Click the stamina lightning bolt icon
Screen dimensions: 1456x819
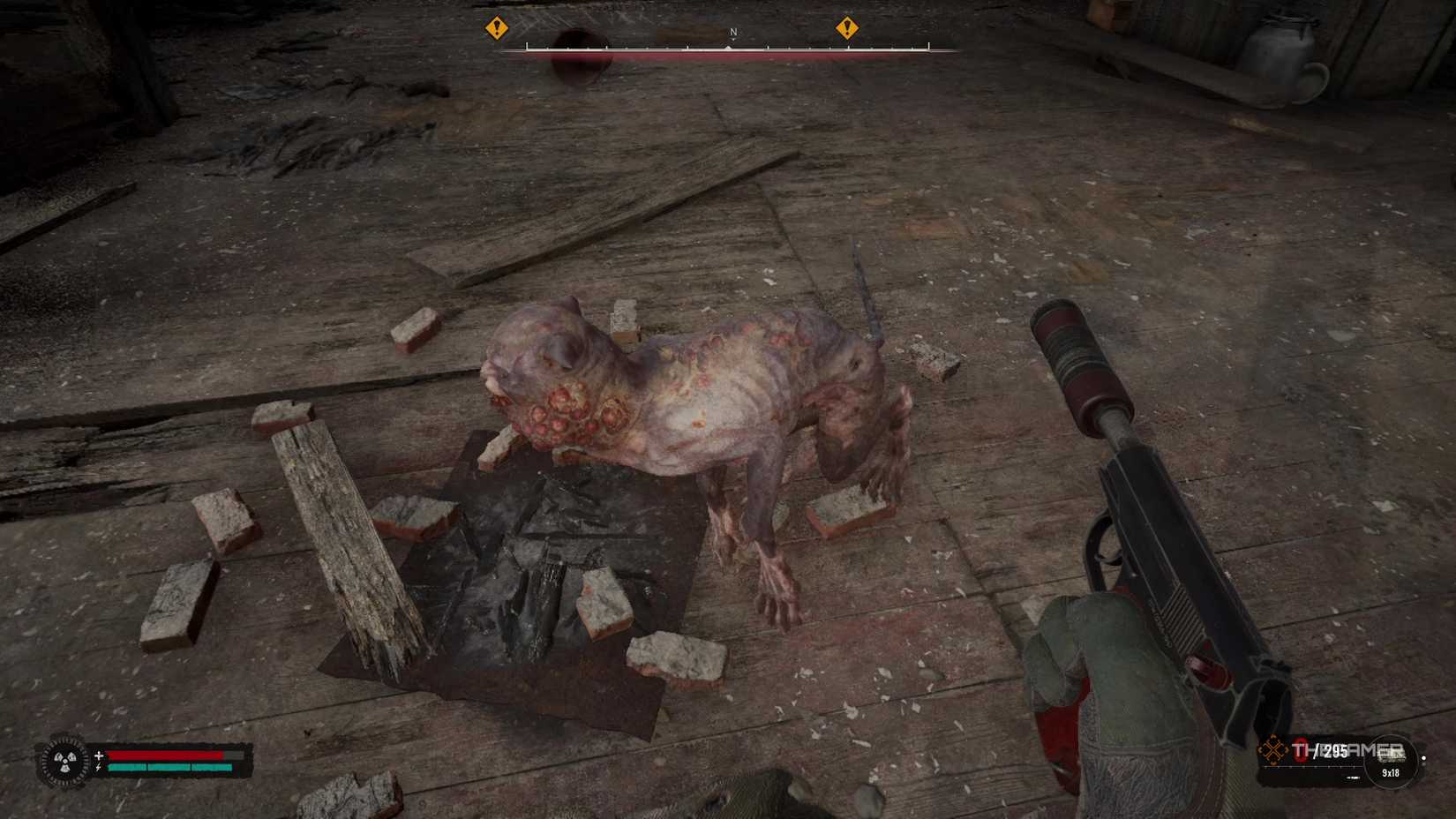[x=98, y=767]
